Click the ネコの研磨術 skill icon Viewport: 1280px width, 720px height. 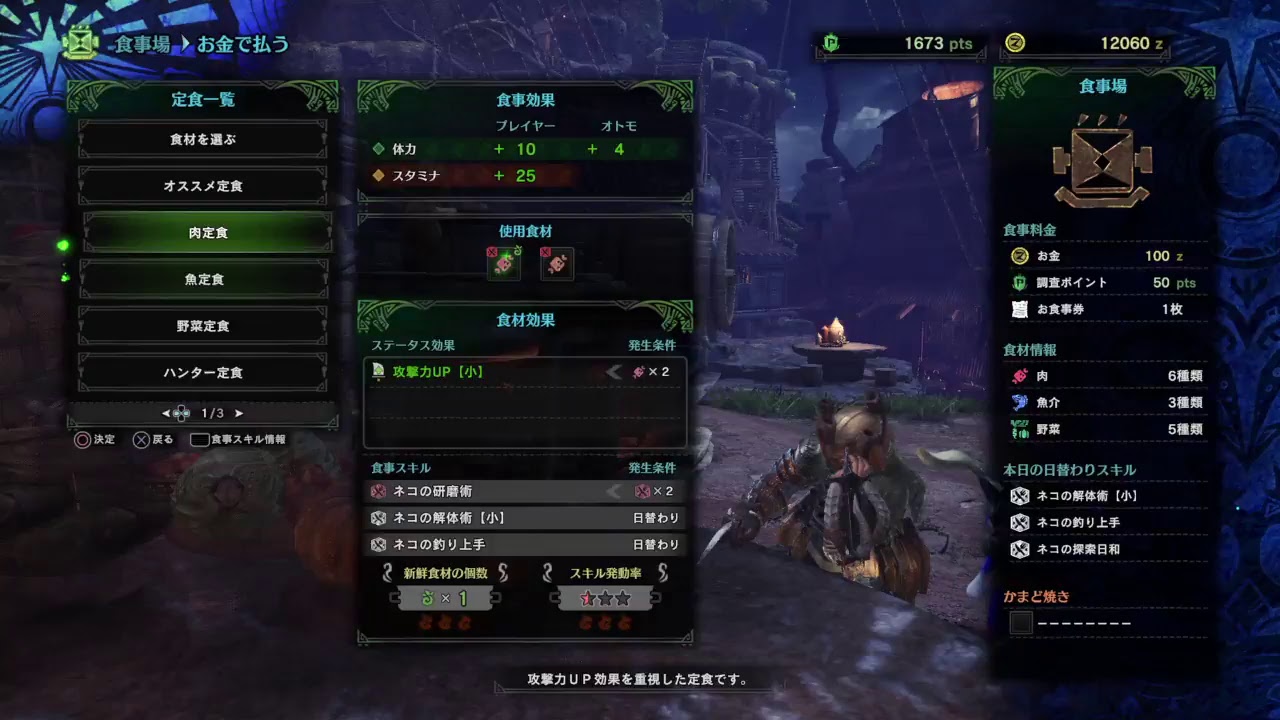[x=379, y=489]
